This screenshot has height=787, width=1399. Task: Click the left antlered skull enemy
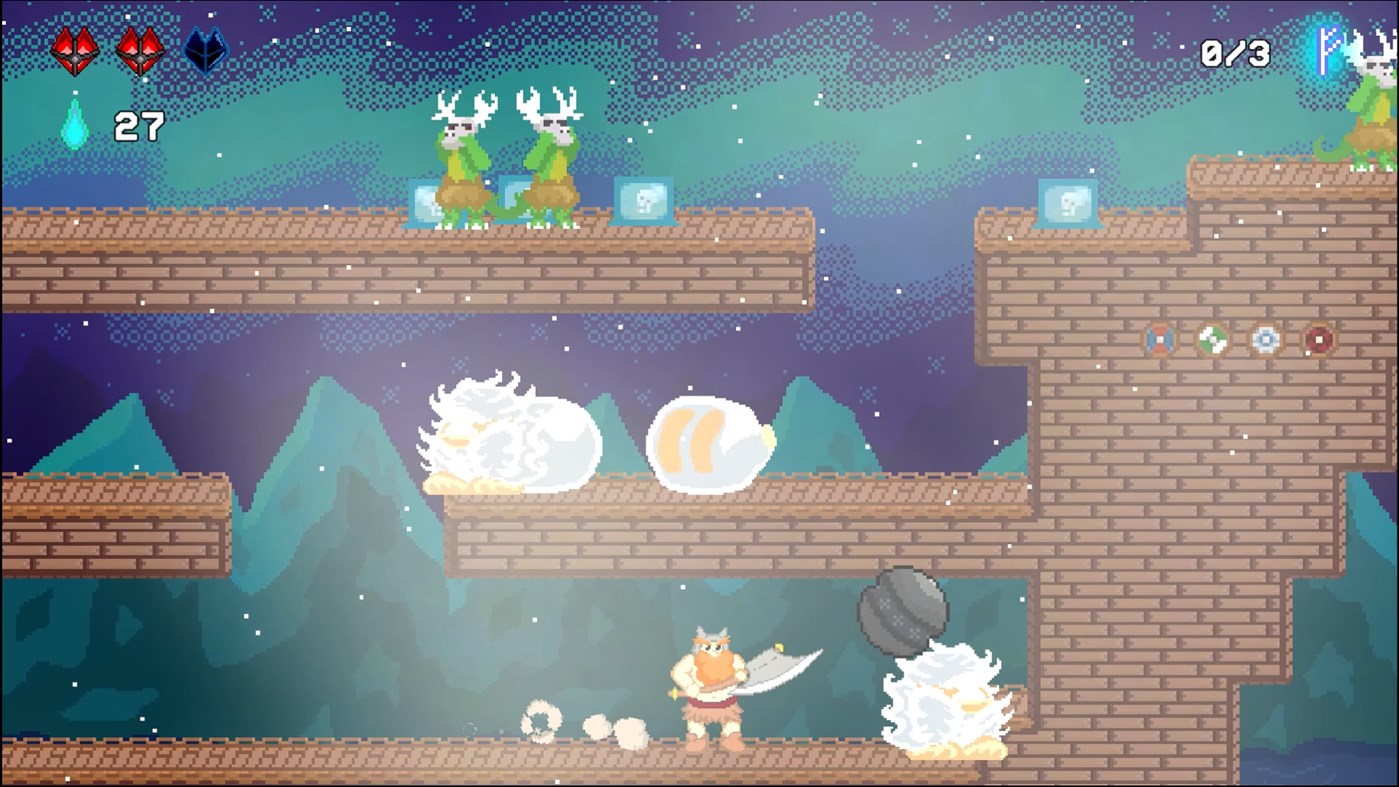[460, 160]
